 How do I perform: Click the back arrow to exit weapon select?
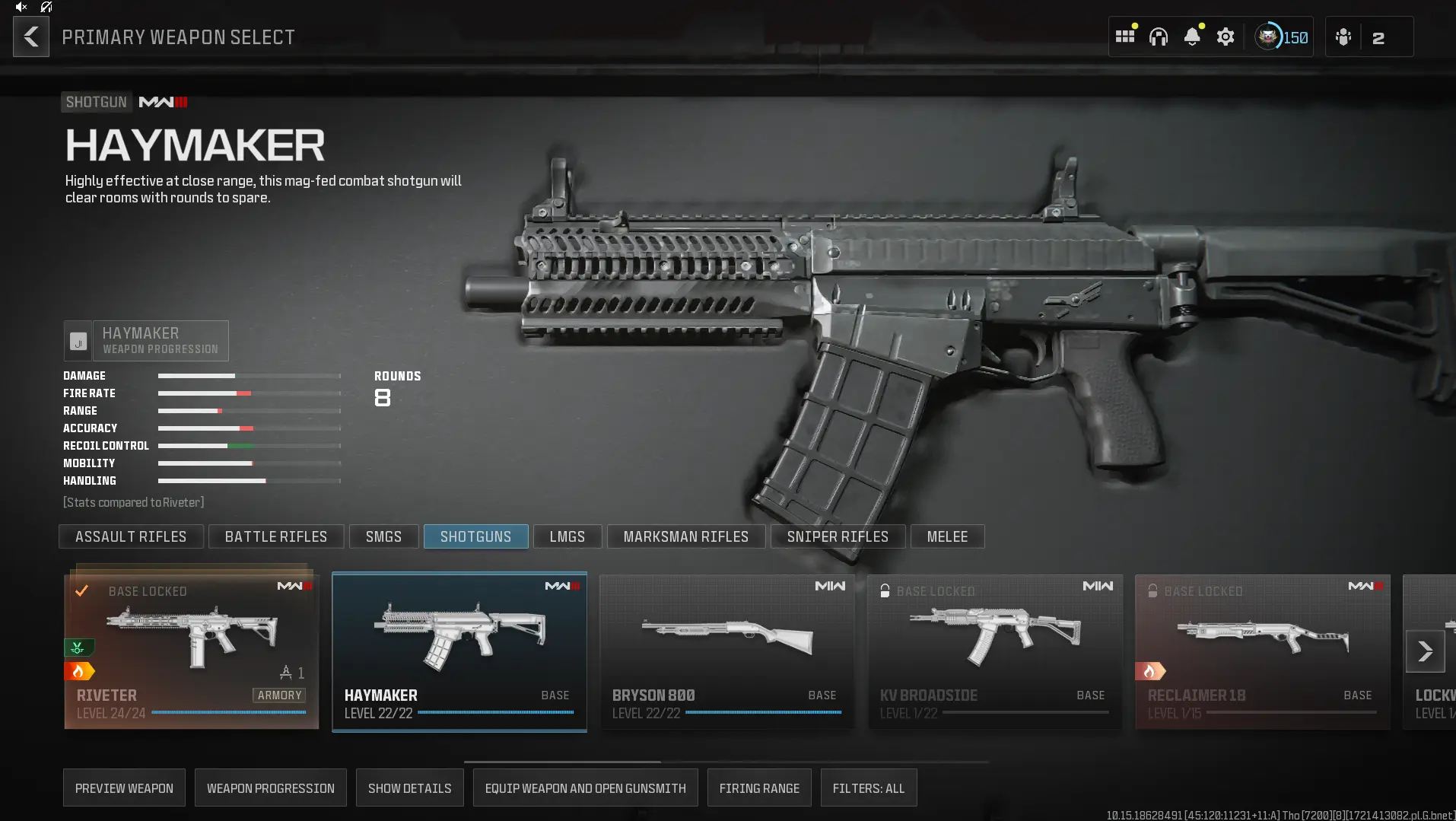[30, 36]
